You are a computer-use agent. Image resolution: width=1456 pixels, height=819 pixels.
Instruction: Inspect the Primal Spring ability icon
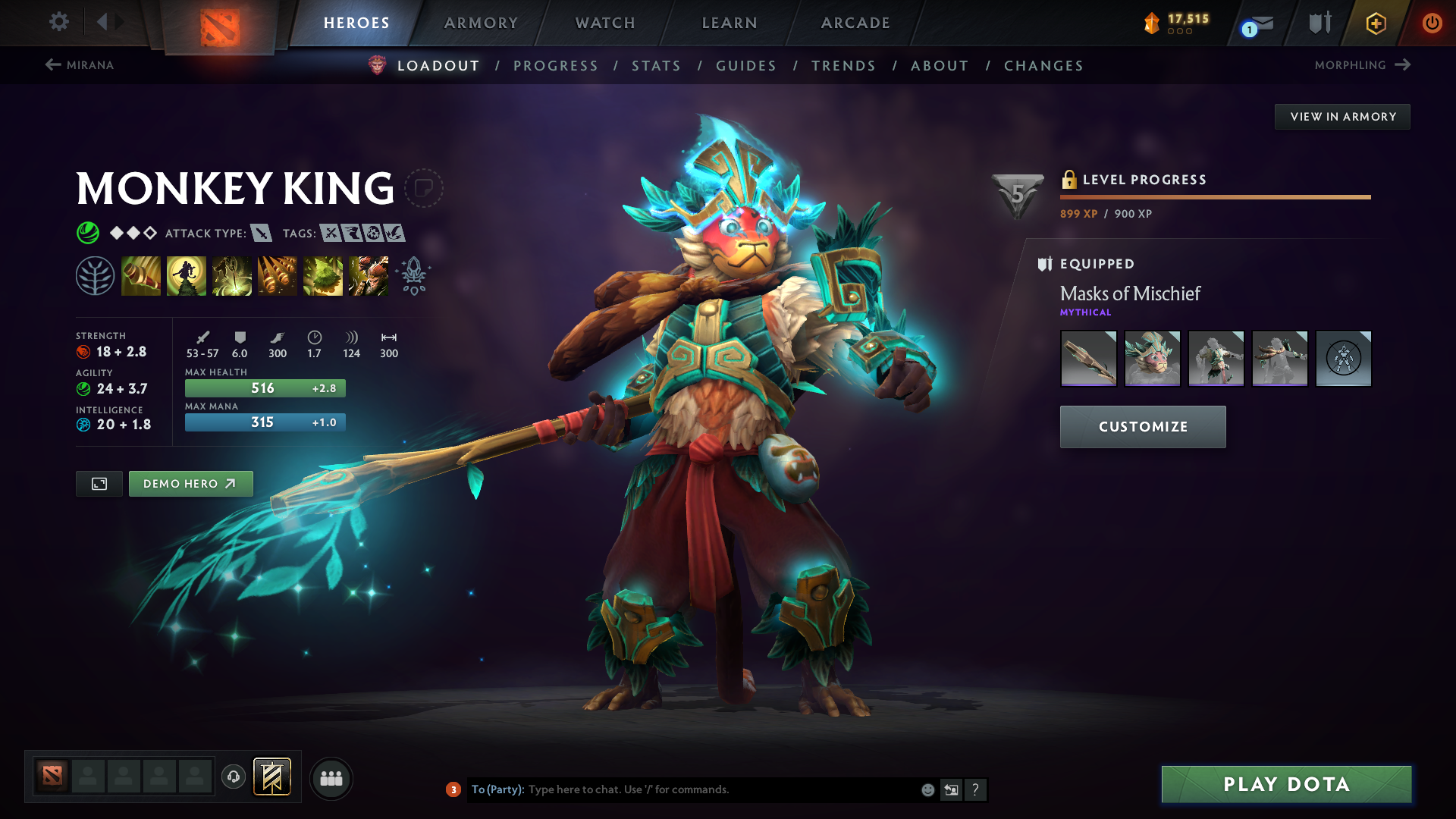click(x=232, y=275)
